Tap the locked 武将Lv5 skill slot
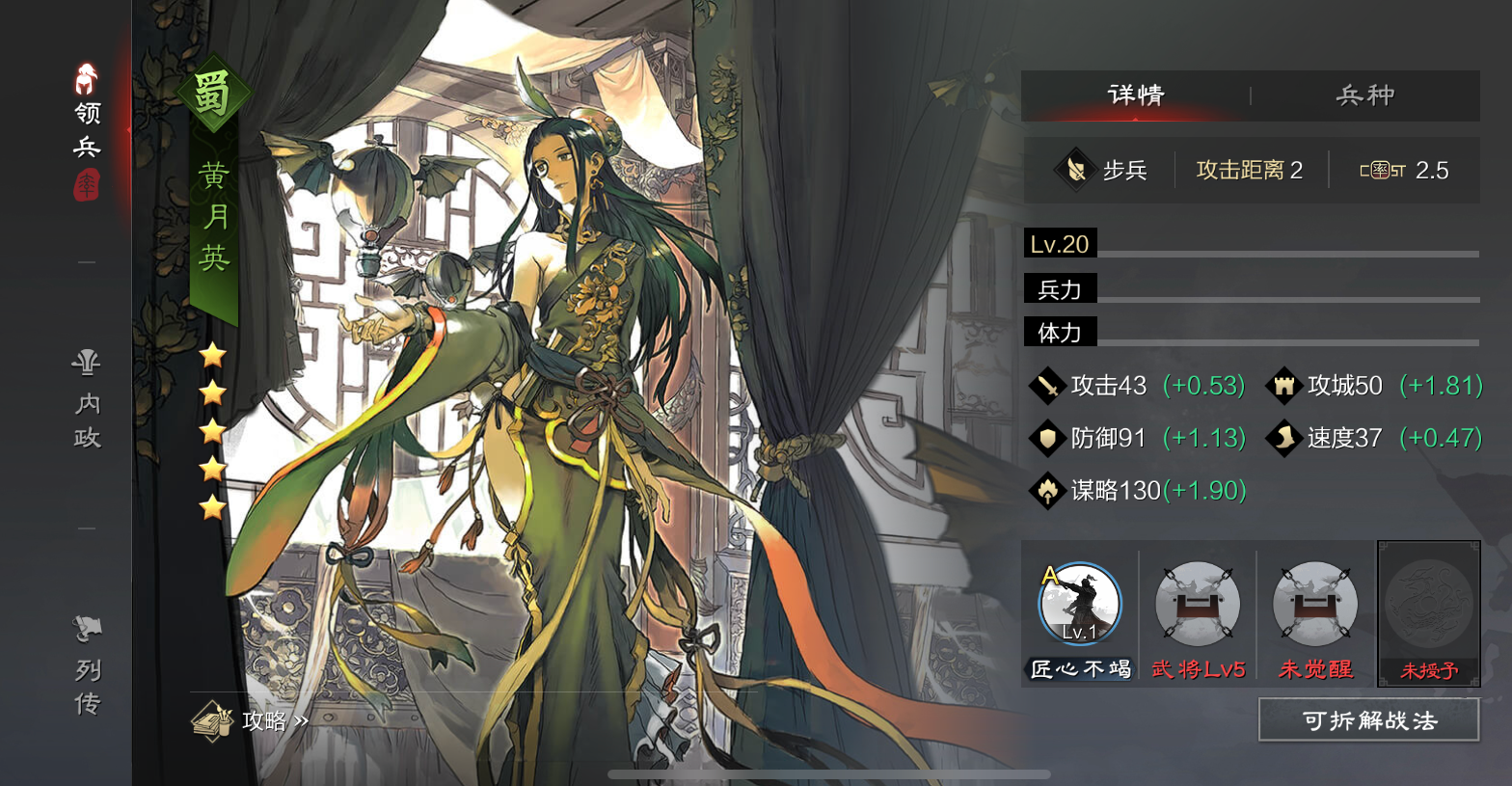 [x=1198, y=606]
